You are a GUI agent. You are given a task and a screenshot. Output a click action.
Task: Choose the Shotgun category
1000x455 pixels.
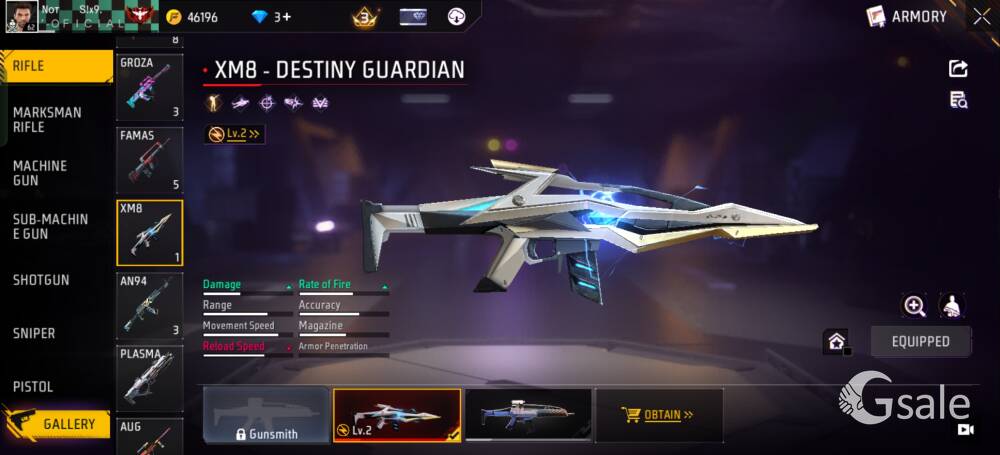click(41, 280)
